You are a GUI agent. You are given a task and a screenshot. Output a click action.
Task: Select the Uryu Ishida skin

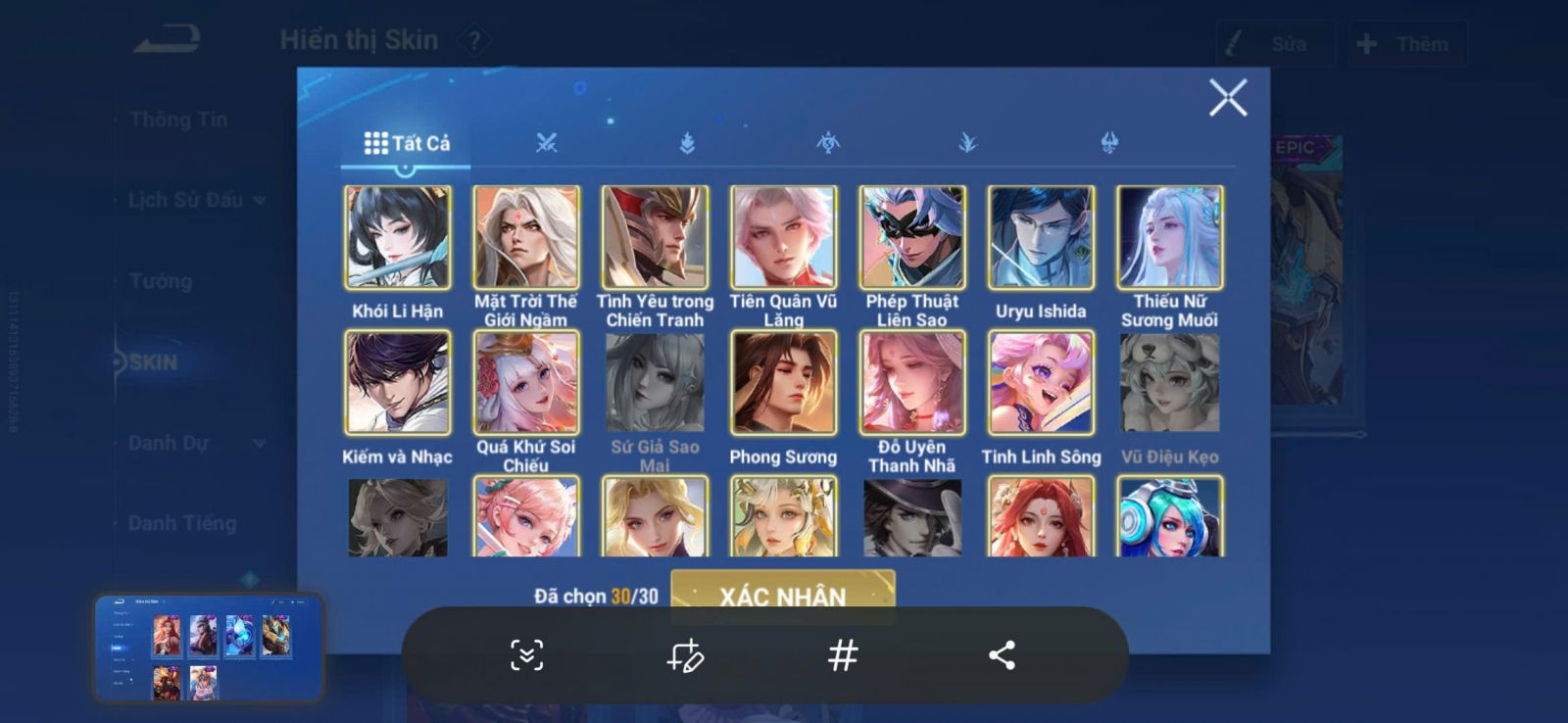point(1041,237)
